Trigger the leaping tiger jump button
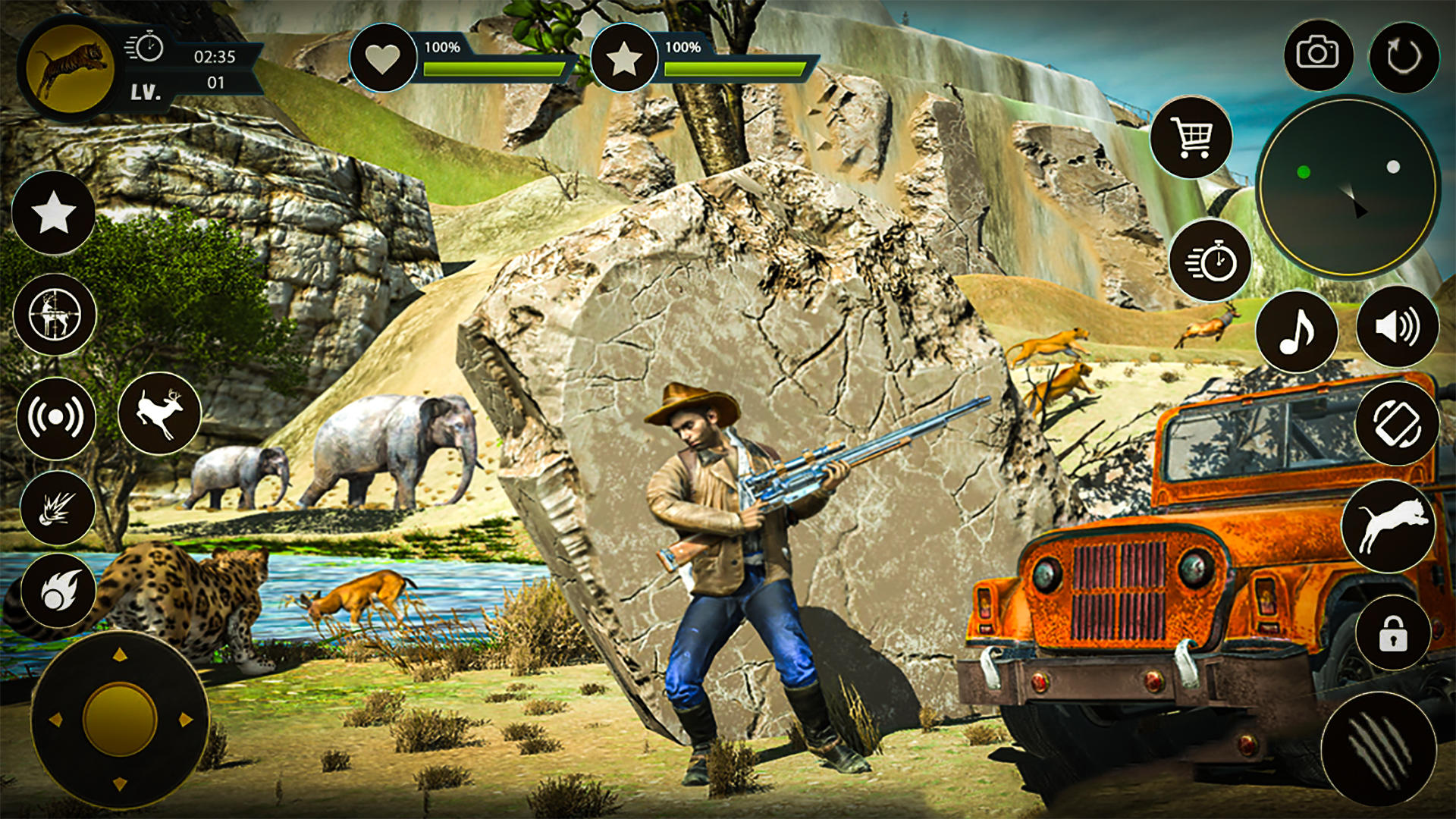 tap(1388, 526)
